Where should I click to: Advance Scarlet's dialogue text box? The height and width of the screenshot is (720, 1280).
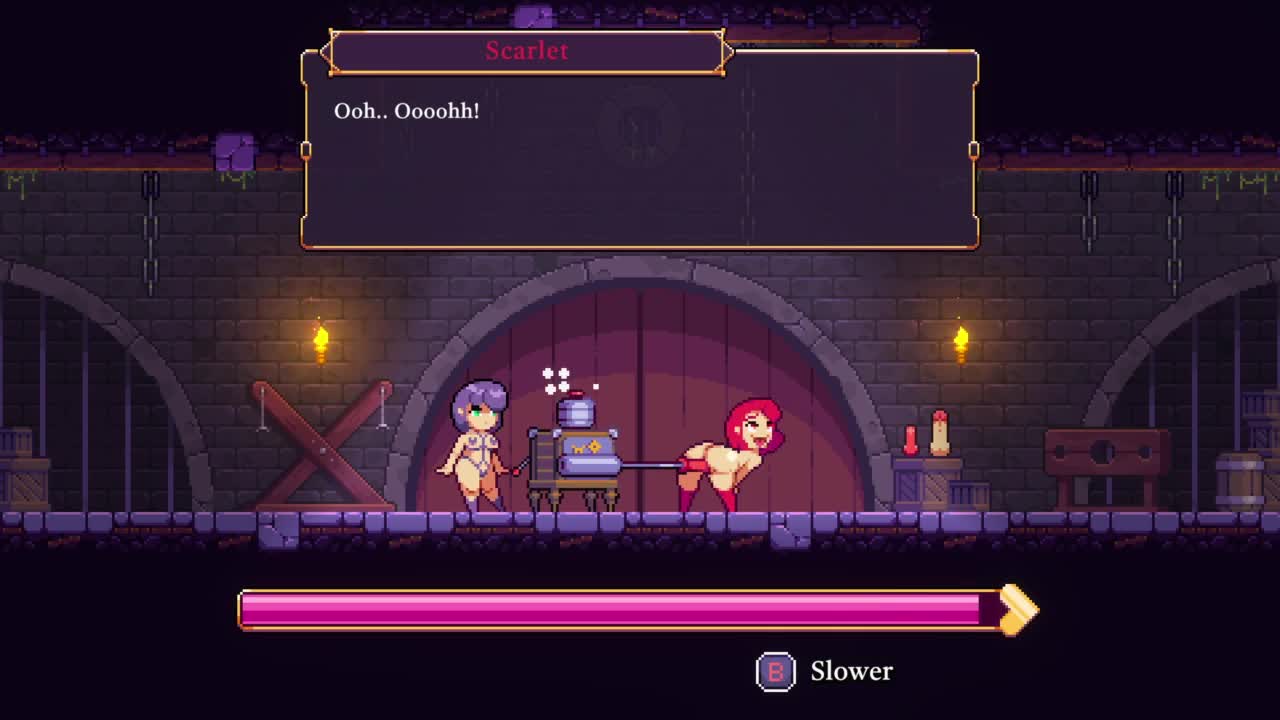click(640, 160)
